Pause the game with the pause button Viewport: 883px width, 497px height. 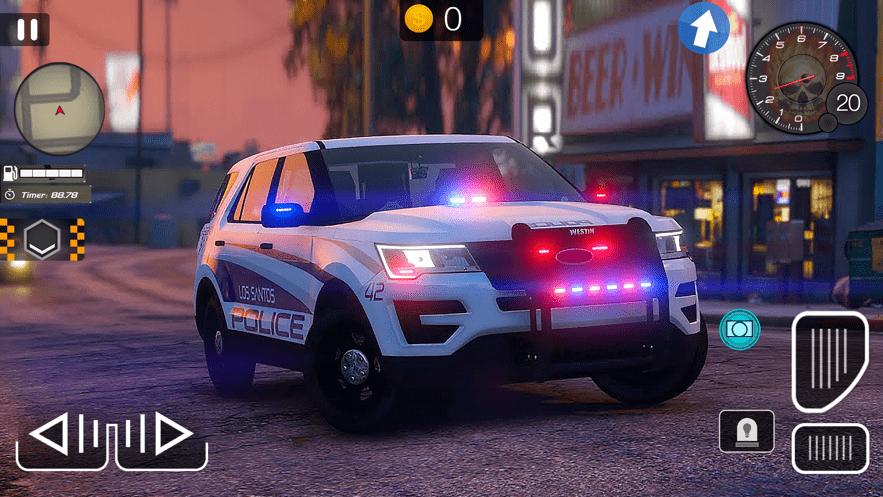[27, 28]
